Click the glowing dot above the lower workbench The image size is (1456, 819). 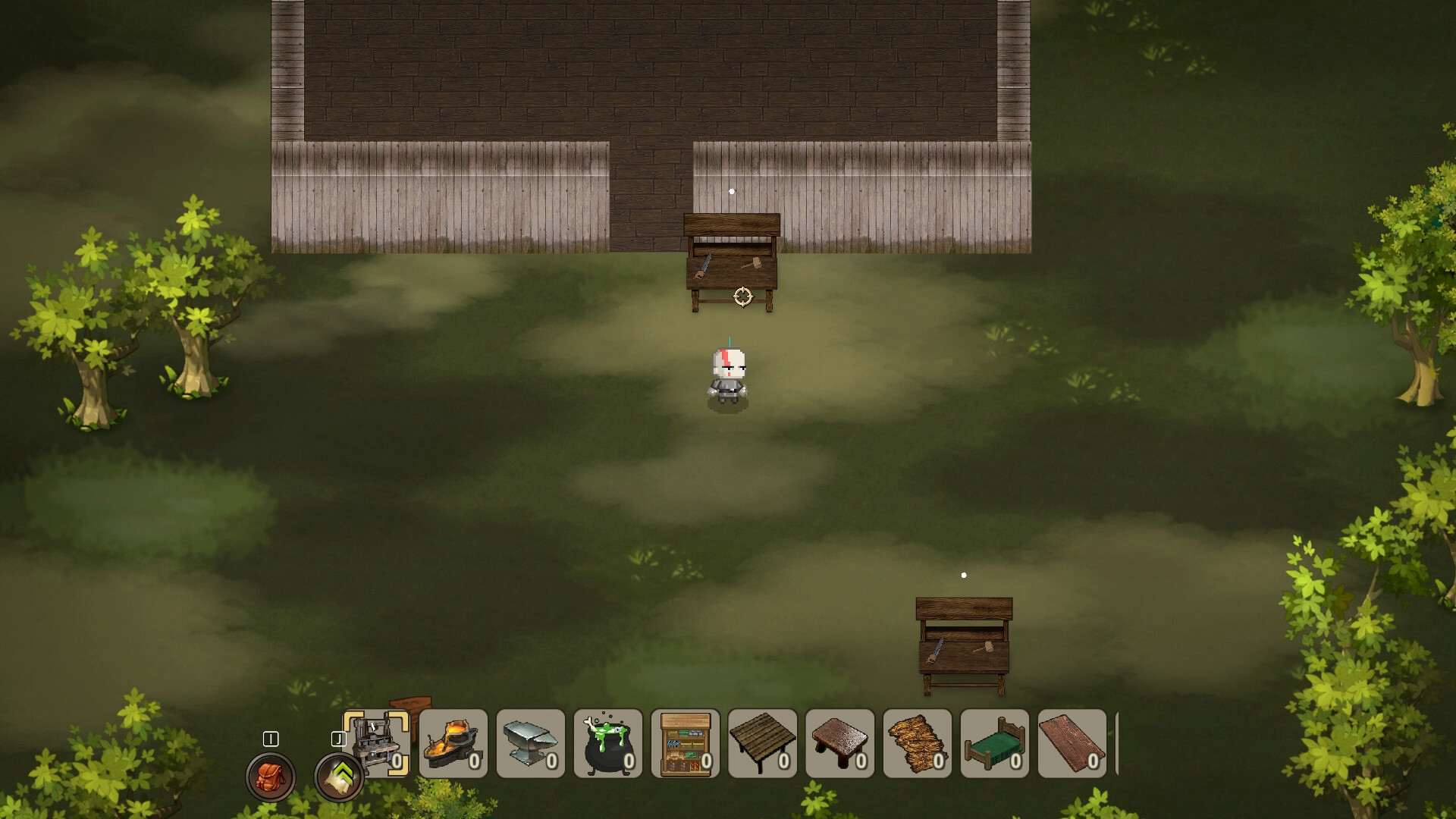click(x=964, y=576)
